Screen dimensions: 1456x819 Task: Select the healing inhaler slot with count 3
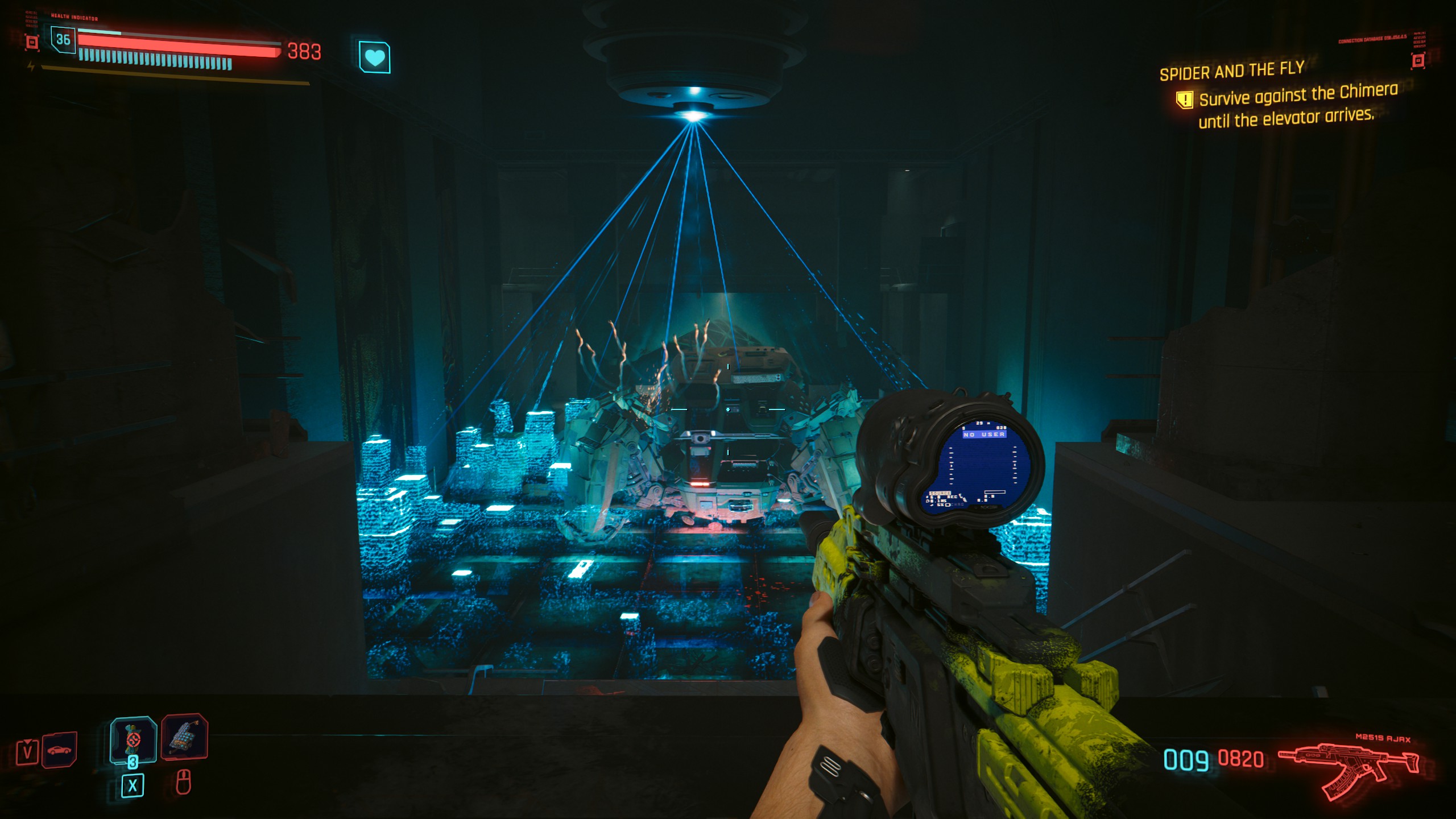tap(133, 739)
